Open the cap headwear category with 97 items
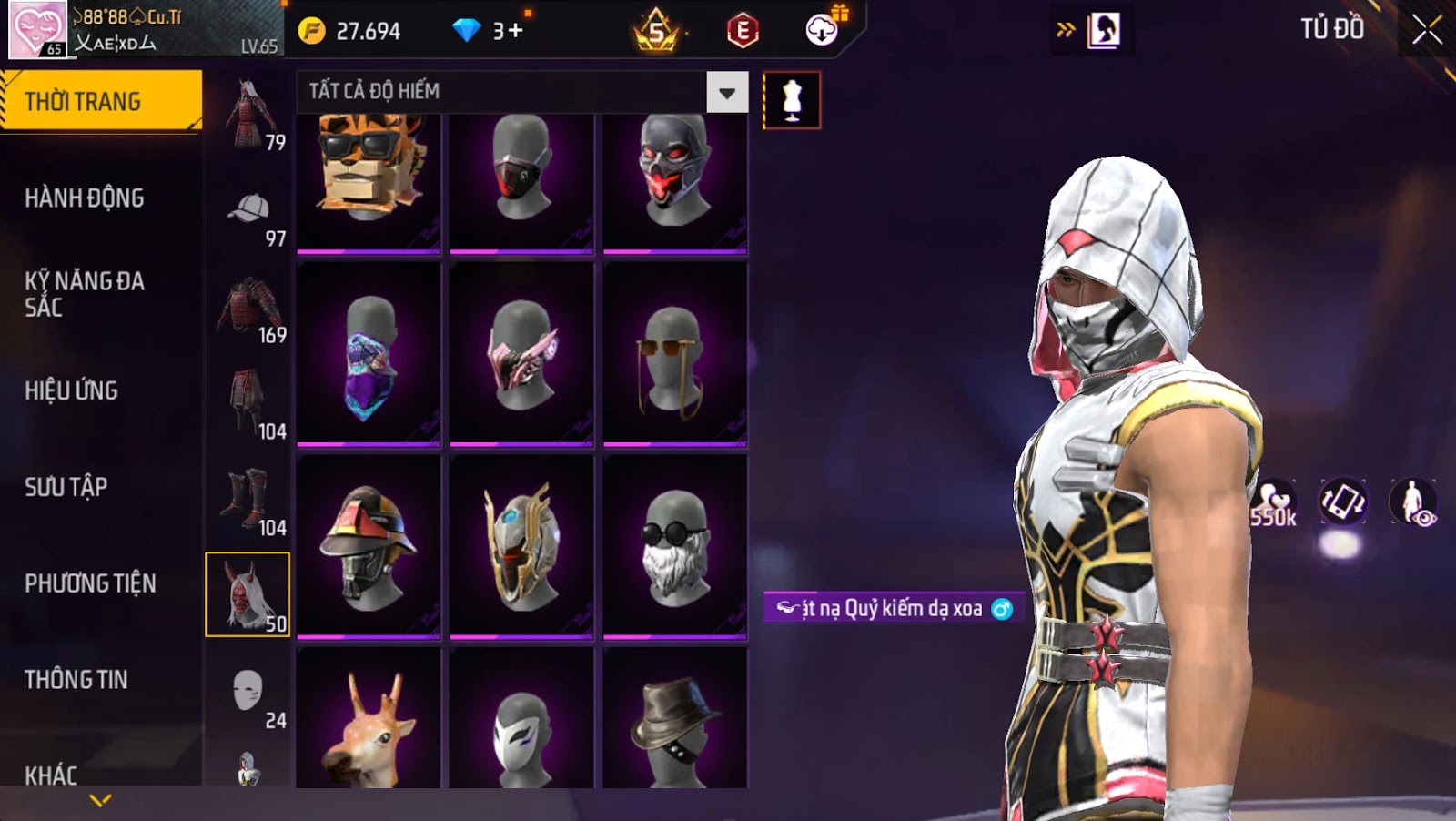Image resolution: width=1456 pixels, height=821 pixels. pyautogui.click(x=248, y=218)
